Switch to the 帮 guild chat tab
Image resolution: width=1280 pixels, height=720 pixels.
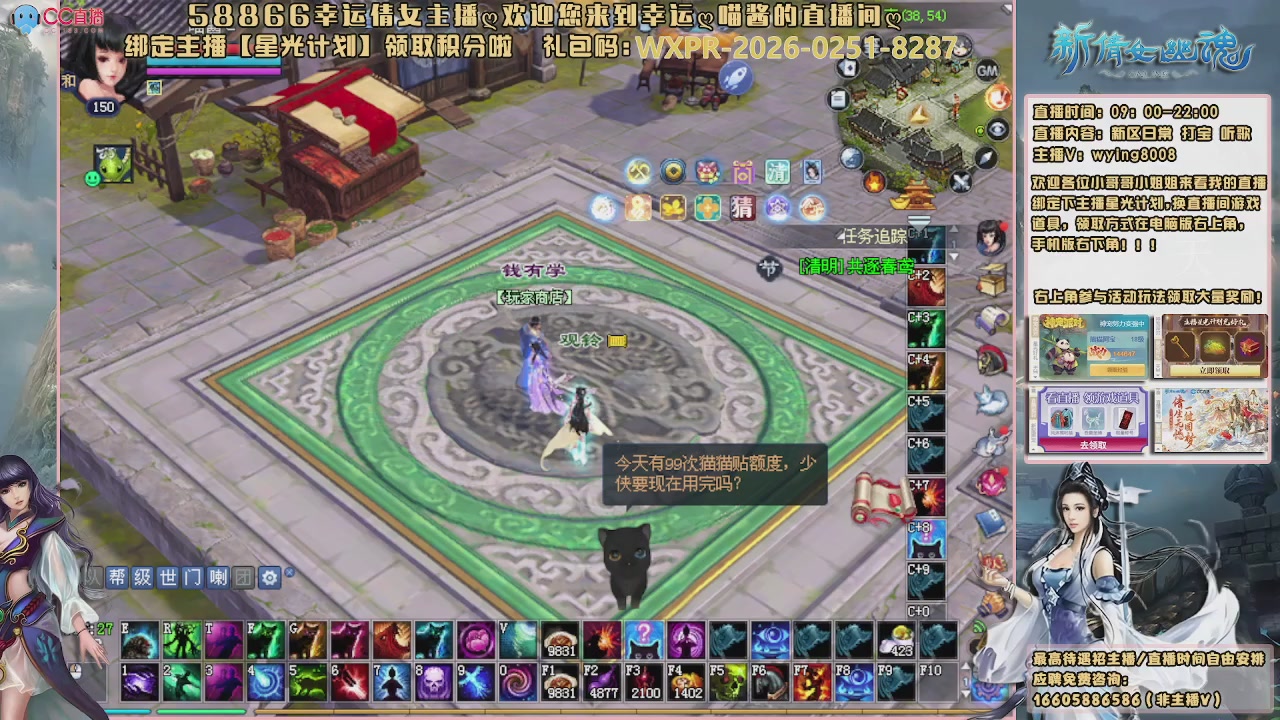click(x=117, y=578)
